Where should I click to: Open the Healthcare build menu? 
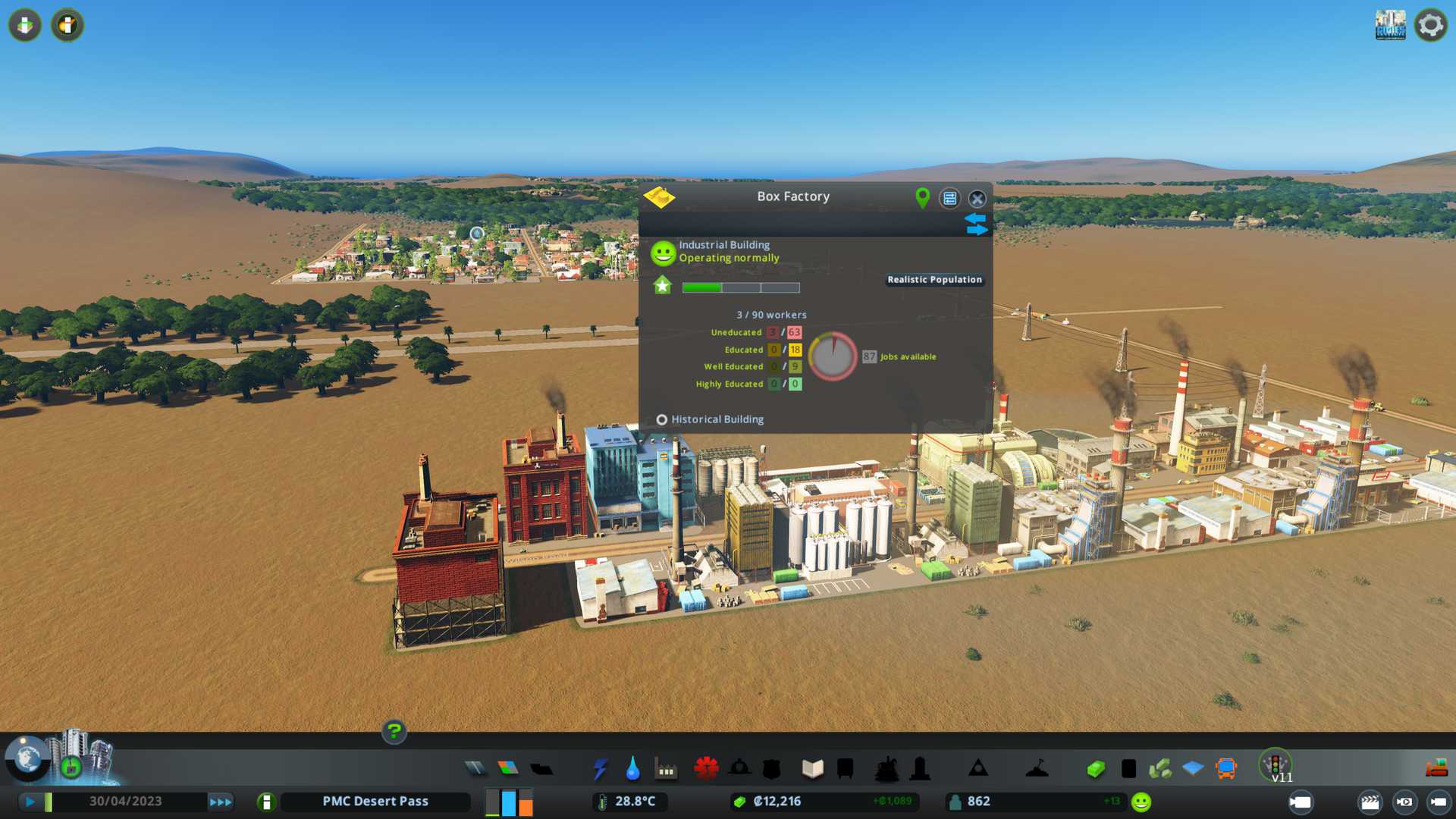tap(706, 769)
